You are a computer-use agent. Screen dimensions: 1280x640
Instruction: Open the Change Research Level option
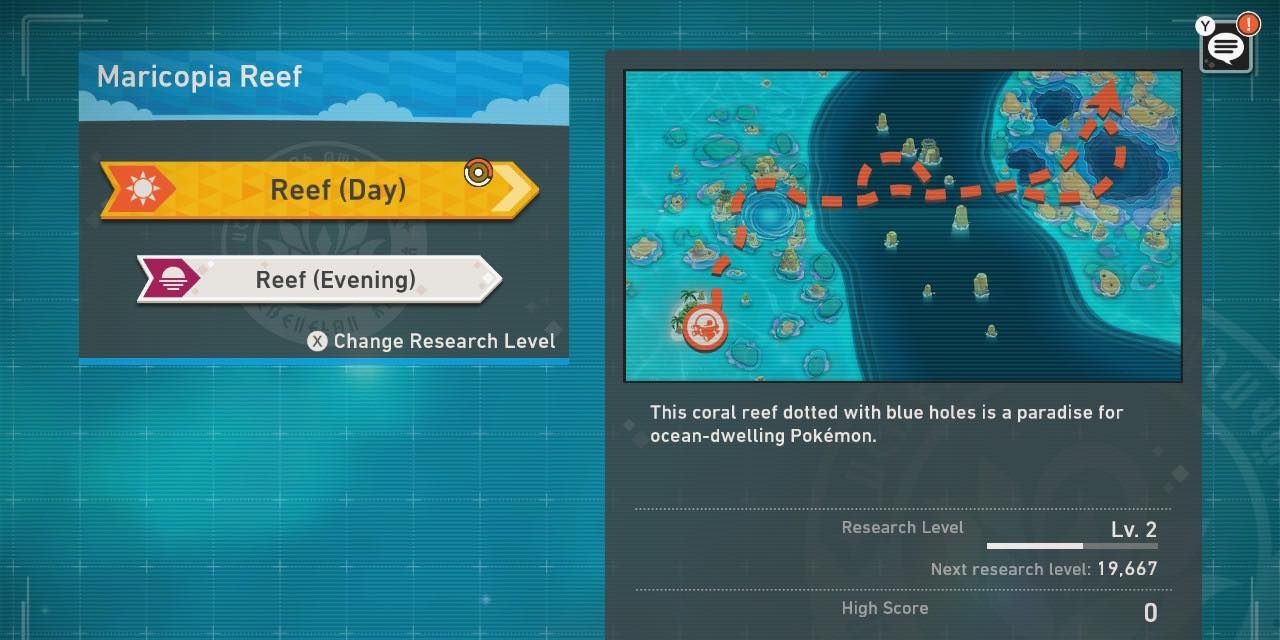point(432,341)
